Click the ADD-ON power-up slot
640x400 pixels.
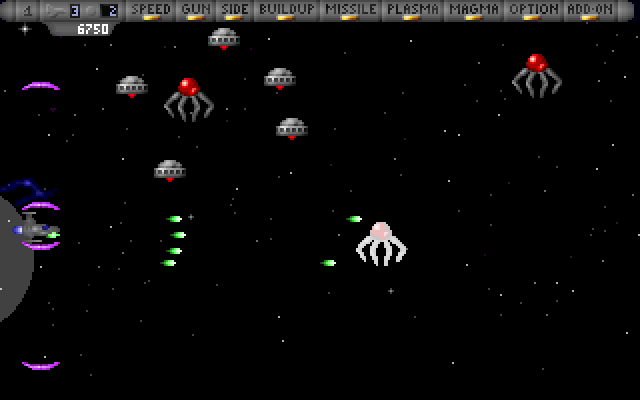coord(589,10)
